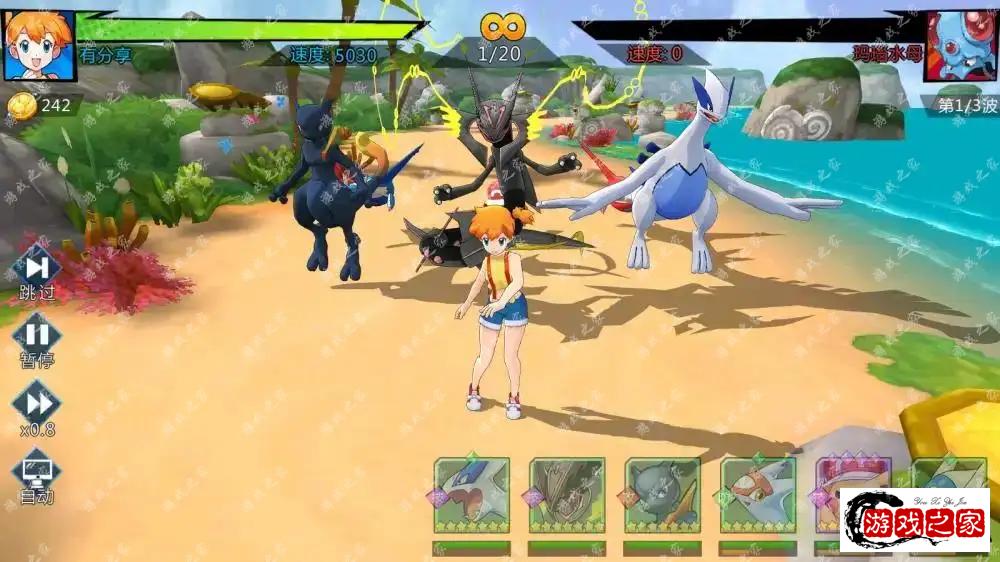The width and height of the screenshot is (1000, 562).
Task: Tap the enemy jellyfish boss portrait
Action: click(961, 45)
